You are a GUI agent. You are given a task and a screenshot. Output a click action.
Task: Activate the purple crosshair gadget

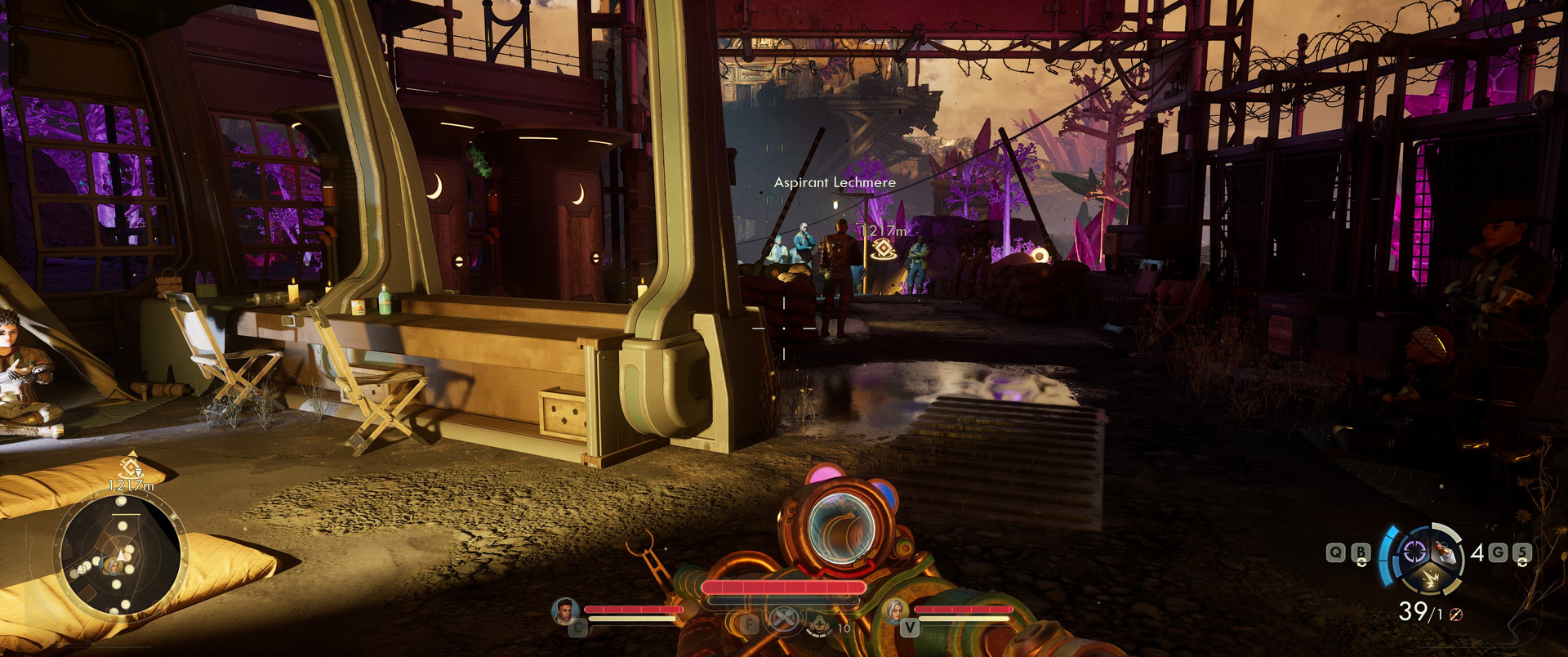1414,552
